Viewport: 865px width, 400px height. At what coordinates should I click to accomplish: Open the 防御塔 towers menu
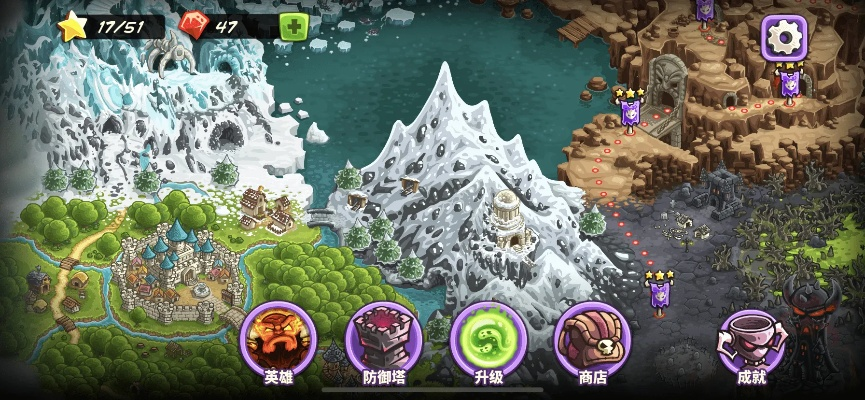[x=384, y=340]
